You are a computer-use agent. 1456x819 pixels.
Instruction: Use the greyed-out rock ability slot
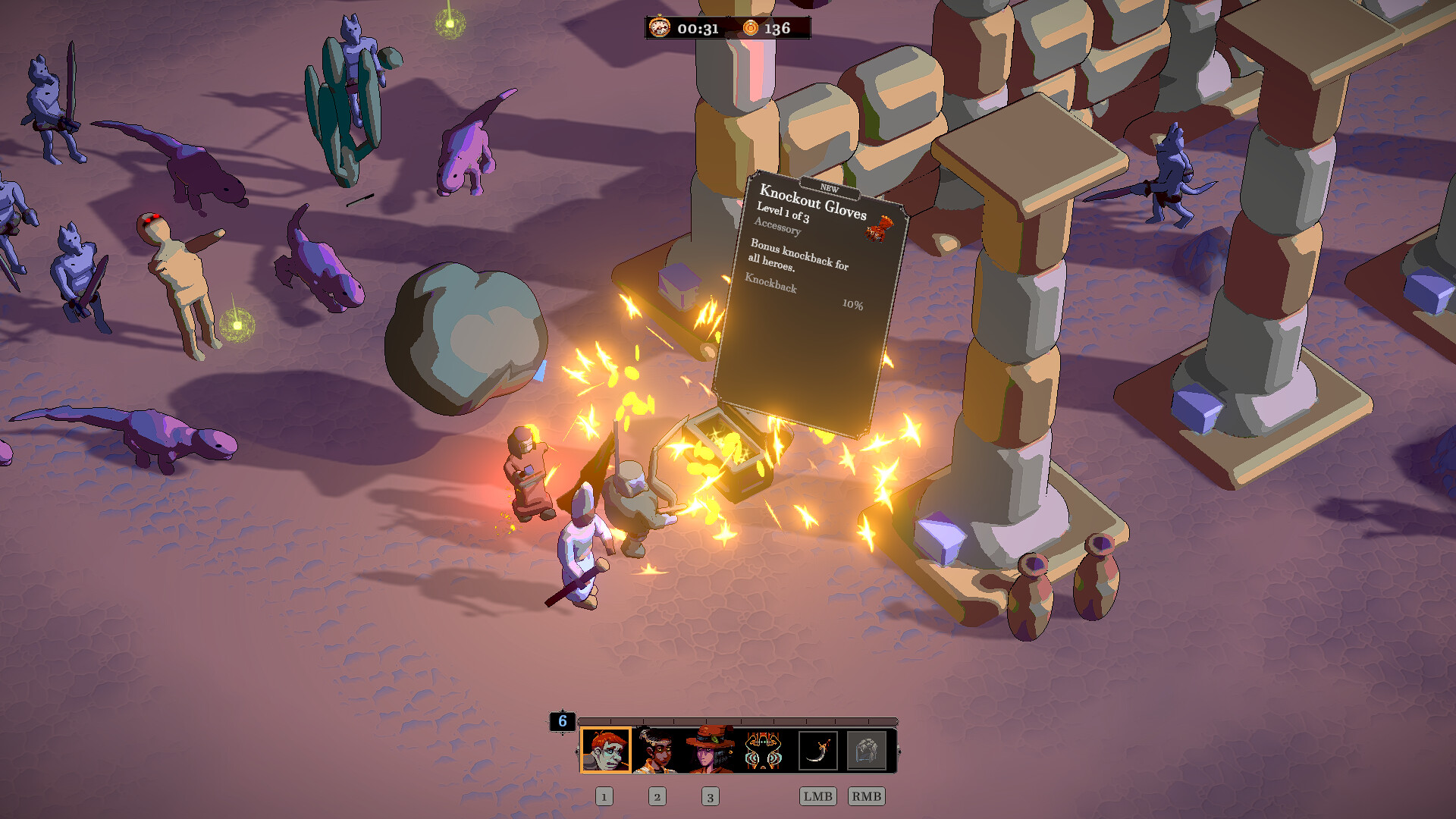[x=866, y=751]
